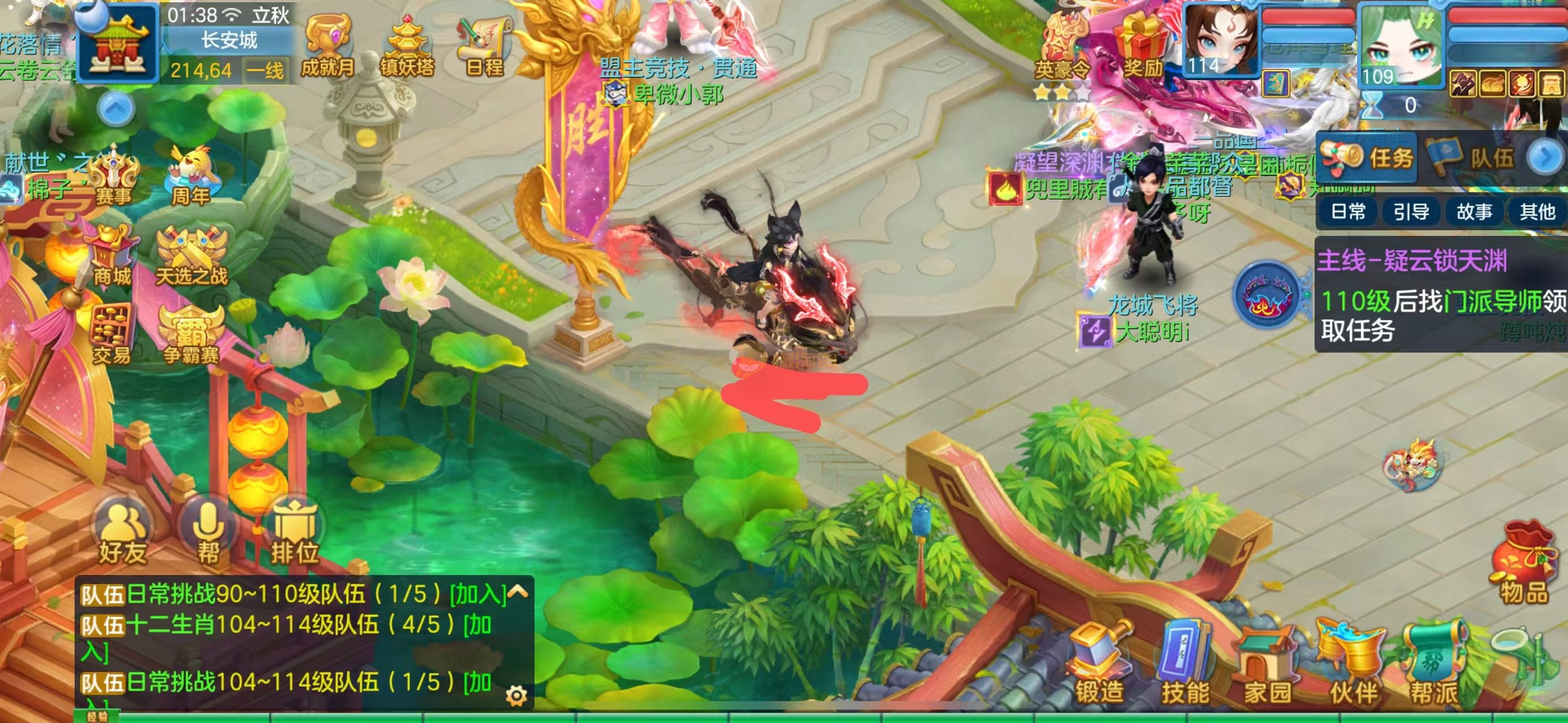Open the 周年 anniversary chick icon
This screenshot has height=723, width=1568.
[x=191, y=176]
